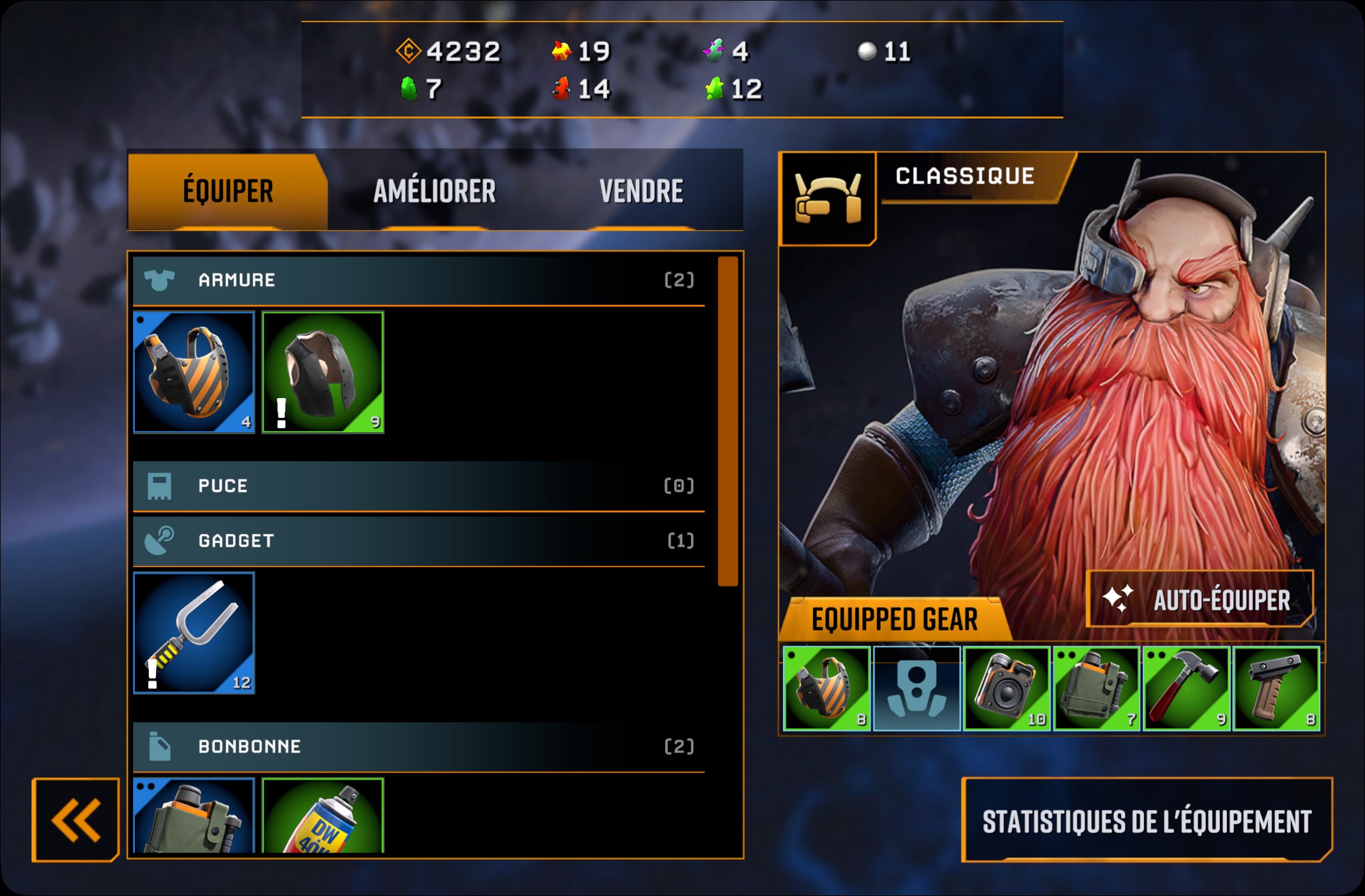Select the orange striped armor in inventory
Viewport: 1365px width, 896px height.
[x=194, y=372]
